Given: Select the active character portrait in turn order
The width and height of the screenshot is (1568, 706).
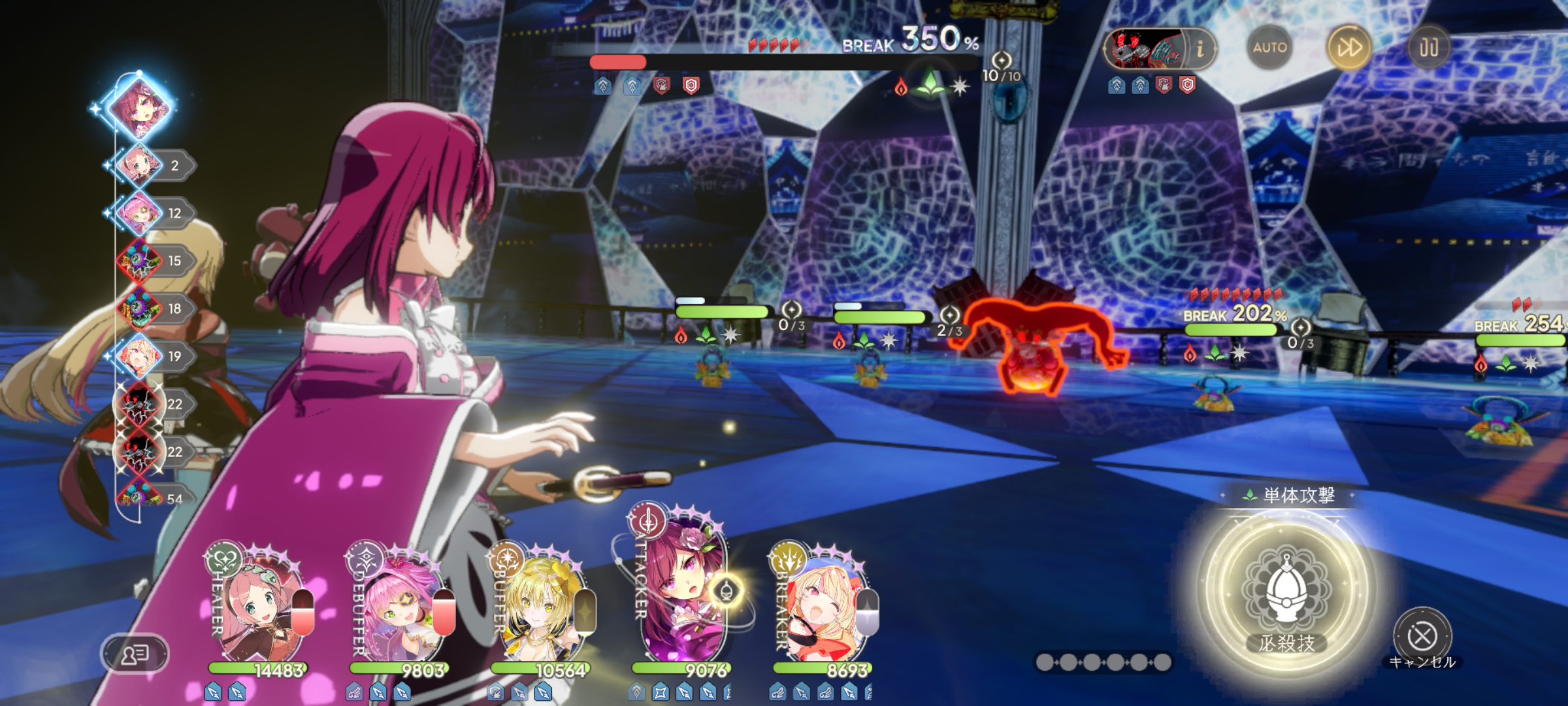Looking at the screenshot, I should coord(140,107).
